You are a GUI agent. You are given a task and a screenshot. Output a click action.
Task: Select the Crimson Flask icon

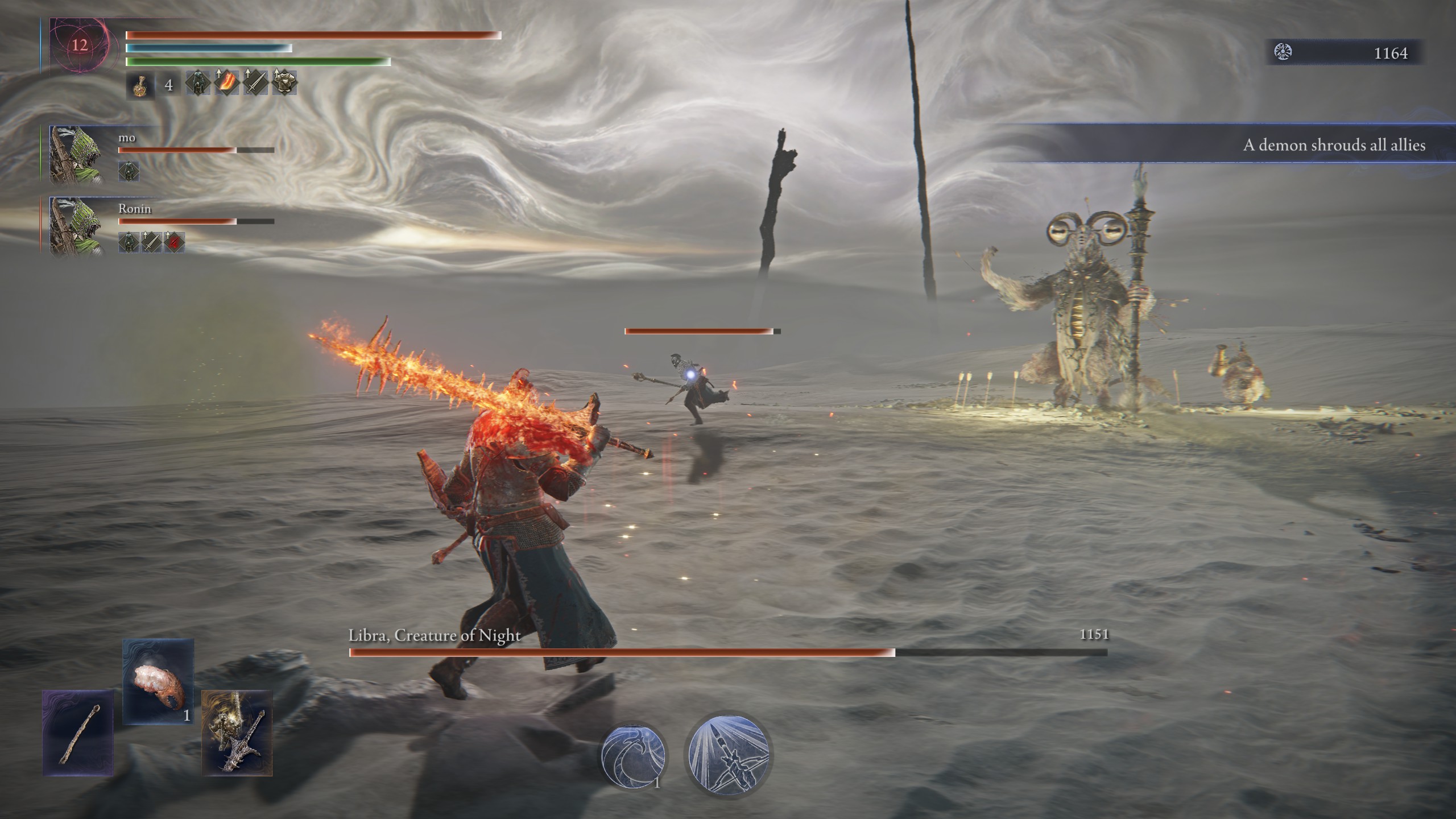[140, 85]
